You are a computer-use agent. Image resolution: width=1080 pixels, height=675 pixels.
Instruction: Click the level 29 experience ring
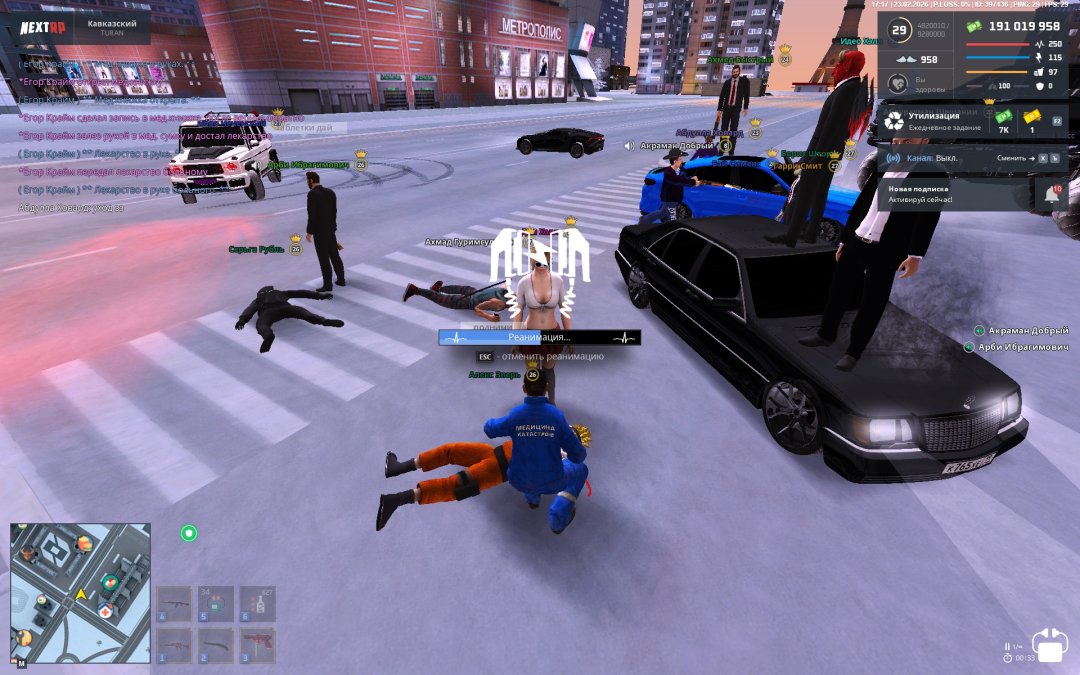tap(899, 31)
